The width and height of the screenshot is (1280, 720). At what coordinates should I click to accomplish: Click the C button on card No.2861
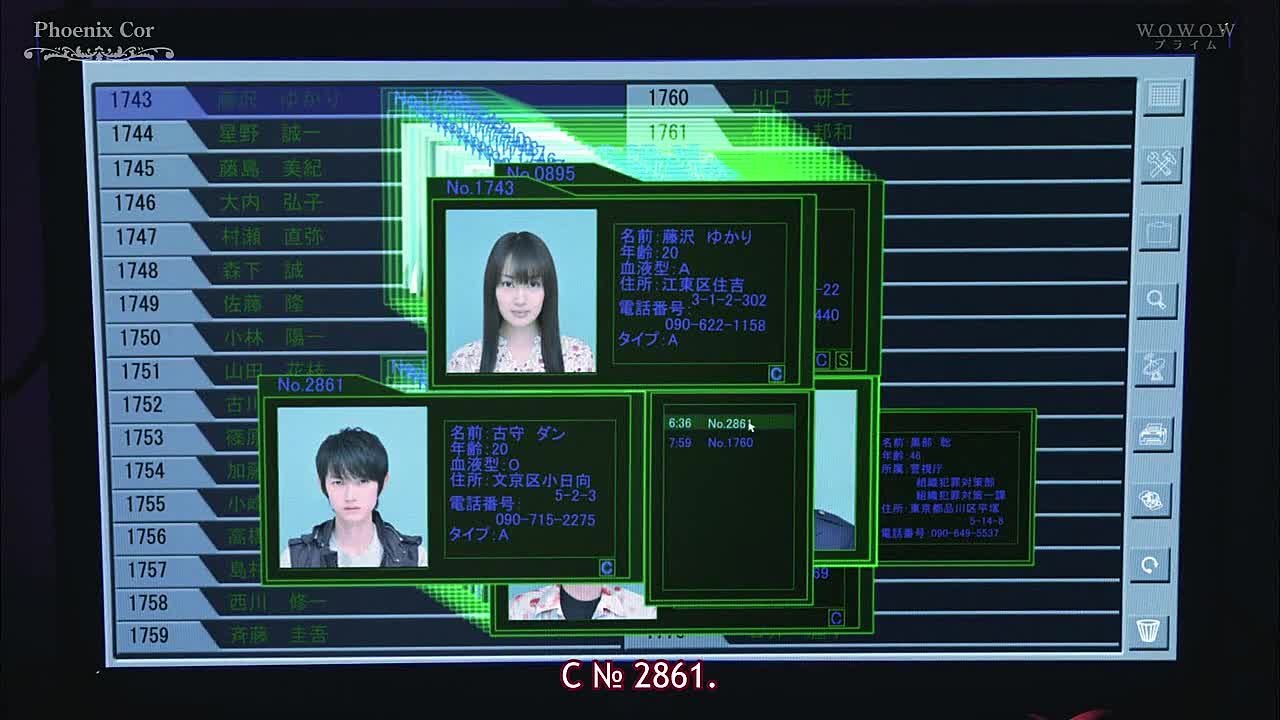[606, 568]
